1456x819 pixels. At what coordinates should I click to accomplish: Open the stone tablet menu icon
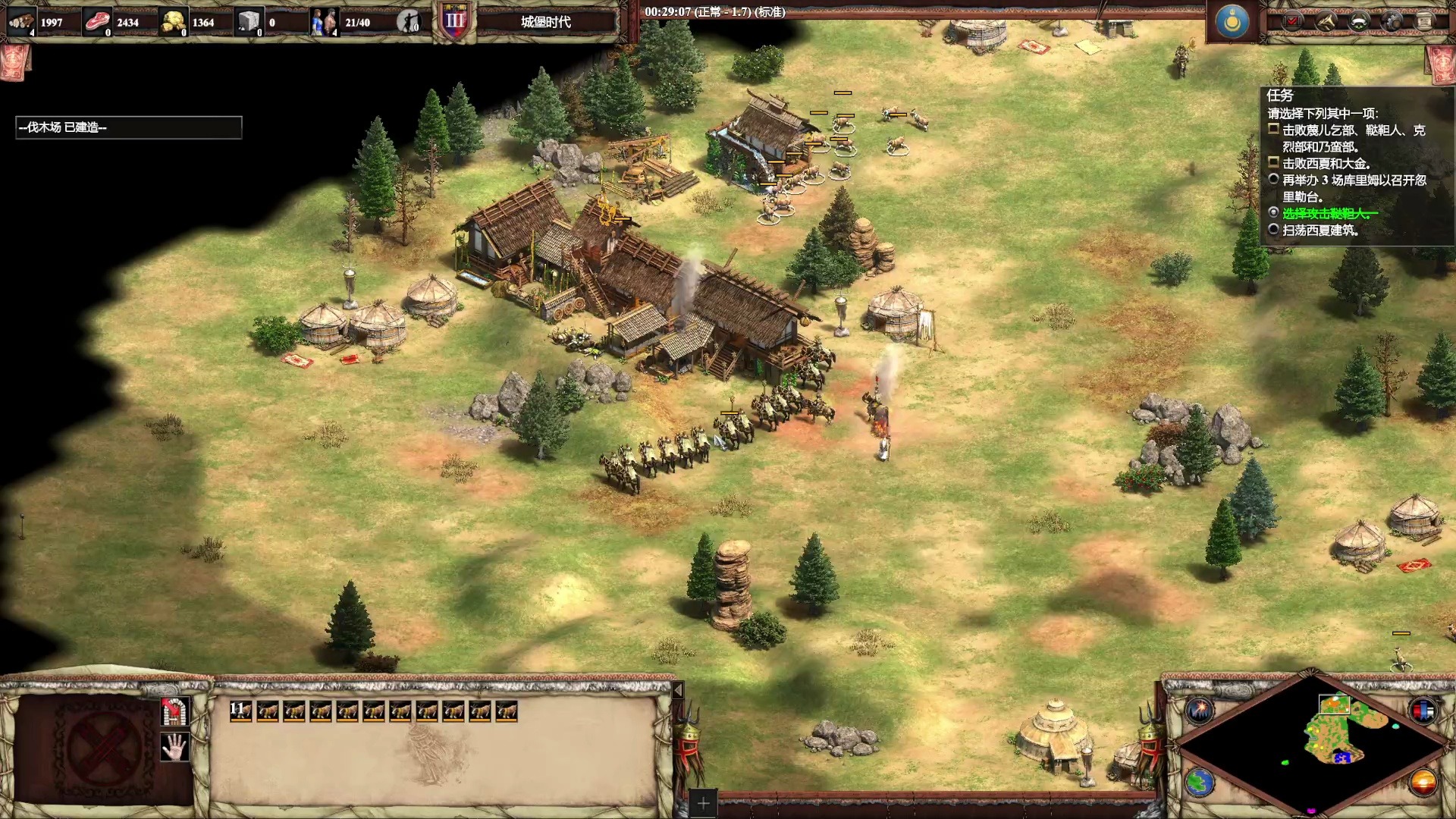(x=1424, y=21)
